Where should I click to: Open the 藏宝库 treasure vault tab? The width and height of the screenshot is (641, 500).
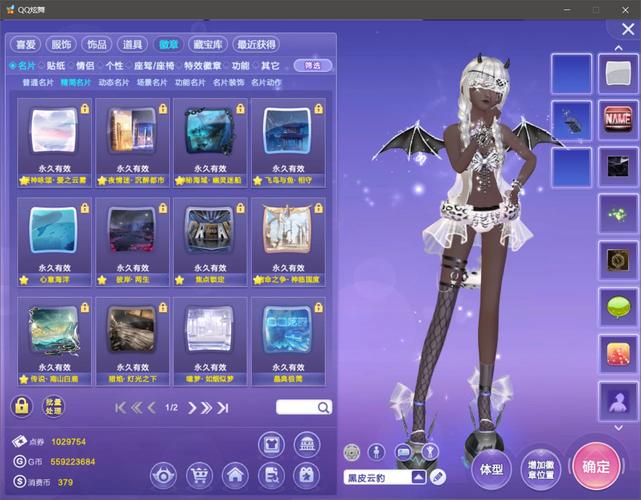(208, 44)
